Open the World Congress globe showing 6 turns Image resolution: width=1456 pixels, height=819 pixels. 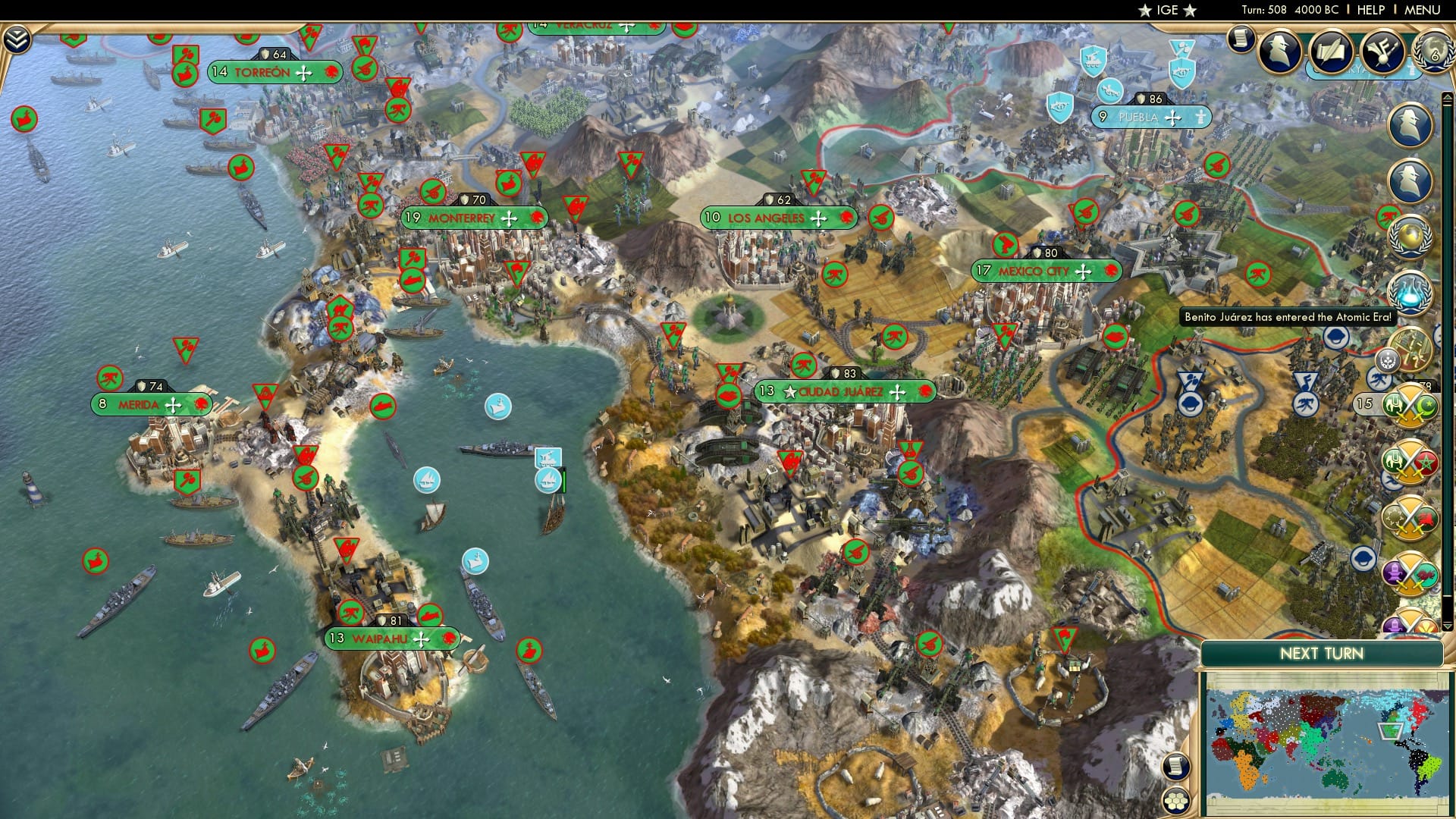1432,51
